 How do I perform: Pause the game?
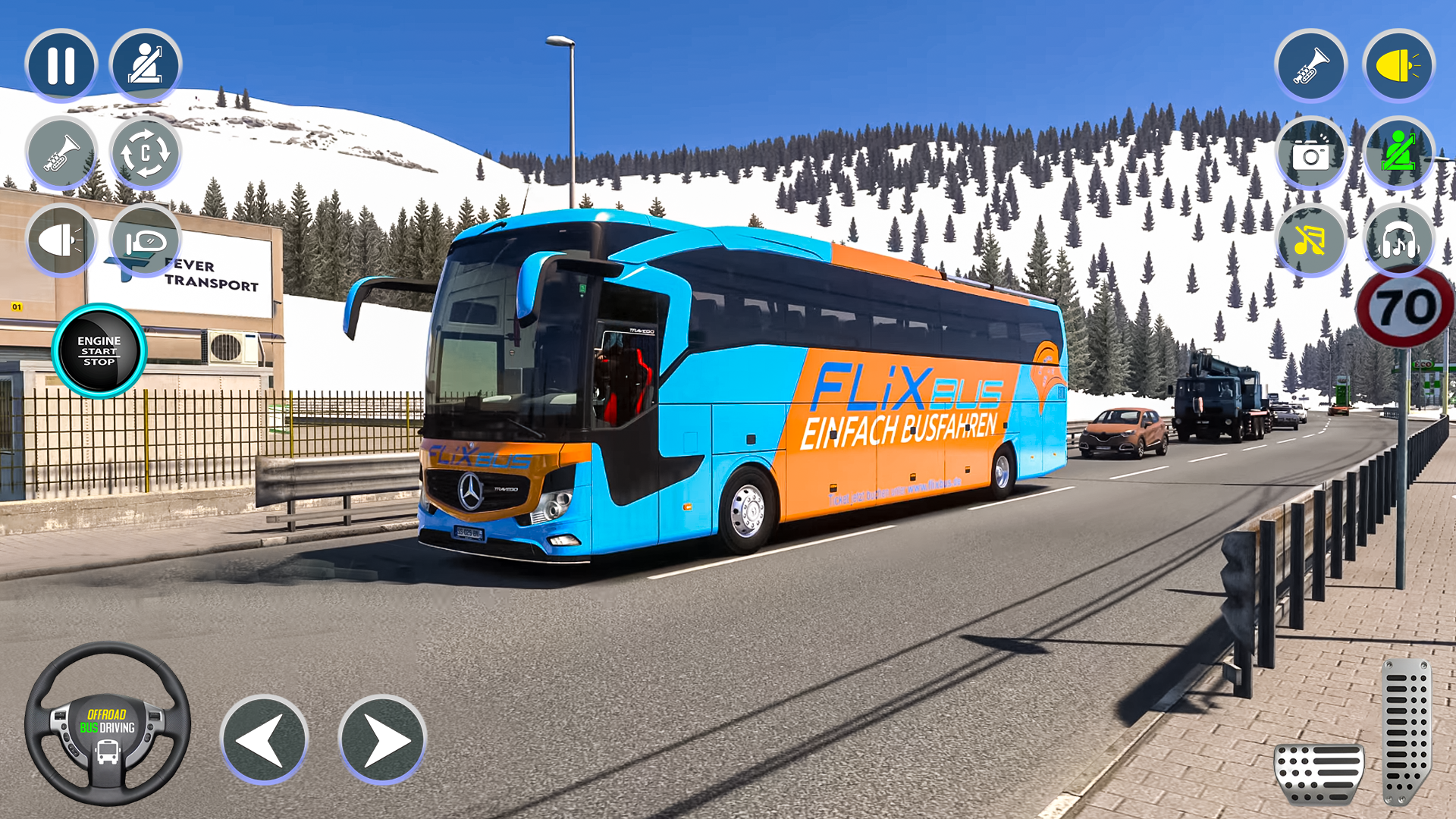(62, 66)
